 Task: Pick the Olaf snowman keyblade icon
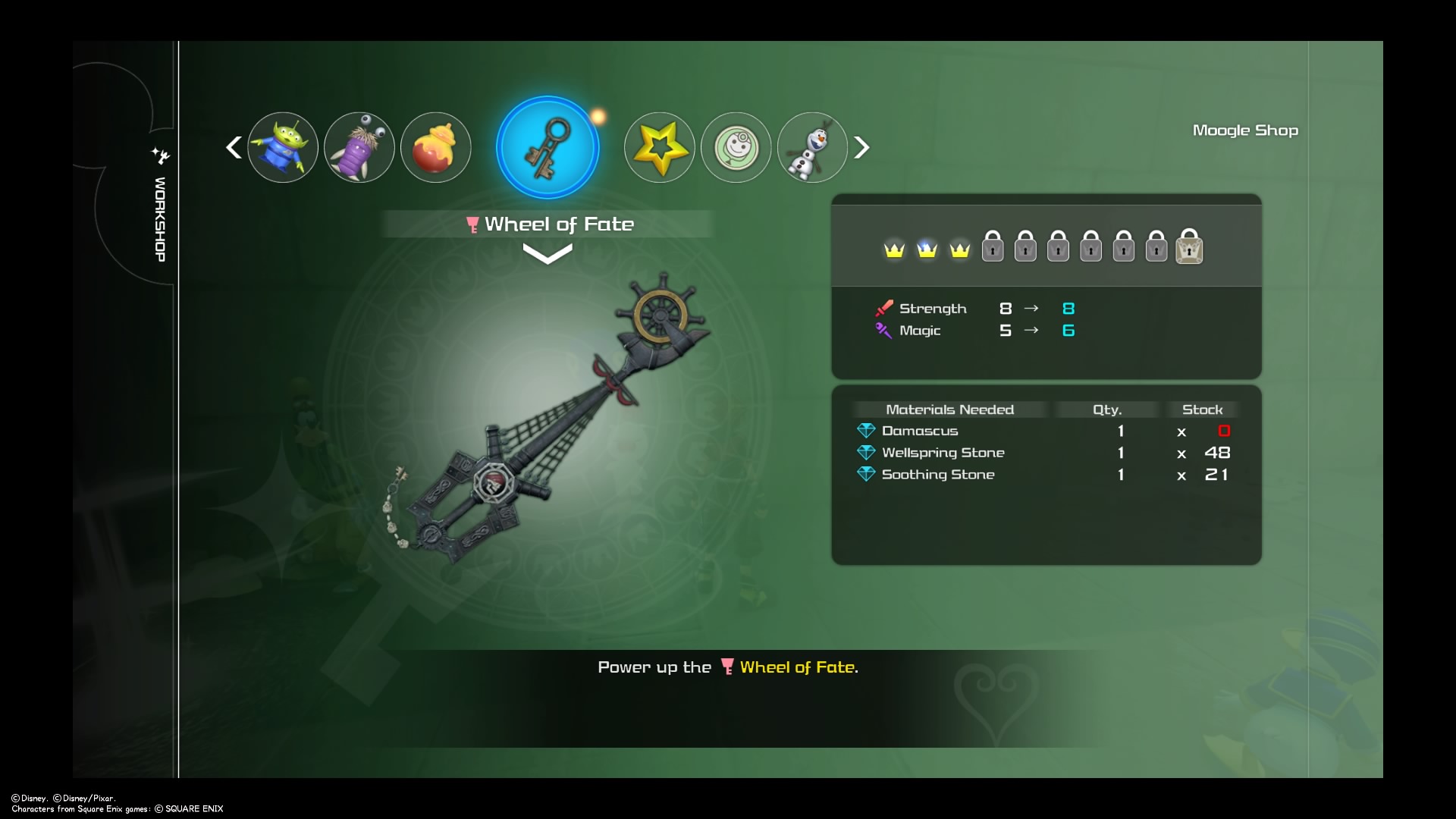[812, 147]
